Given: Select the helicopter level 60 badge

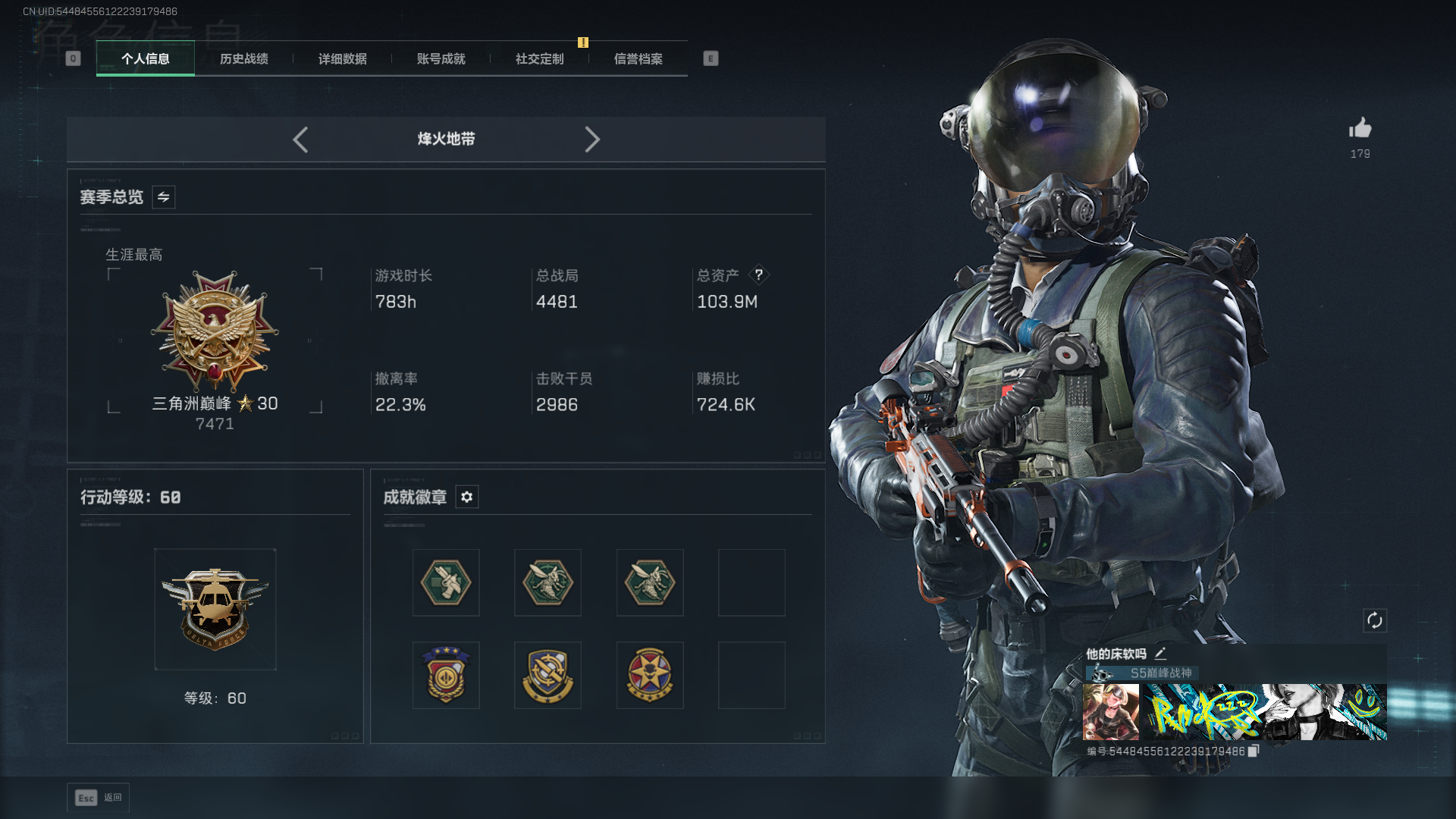Looking at the screenshot, I should point(215,609).
